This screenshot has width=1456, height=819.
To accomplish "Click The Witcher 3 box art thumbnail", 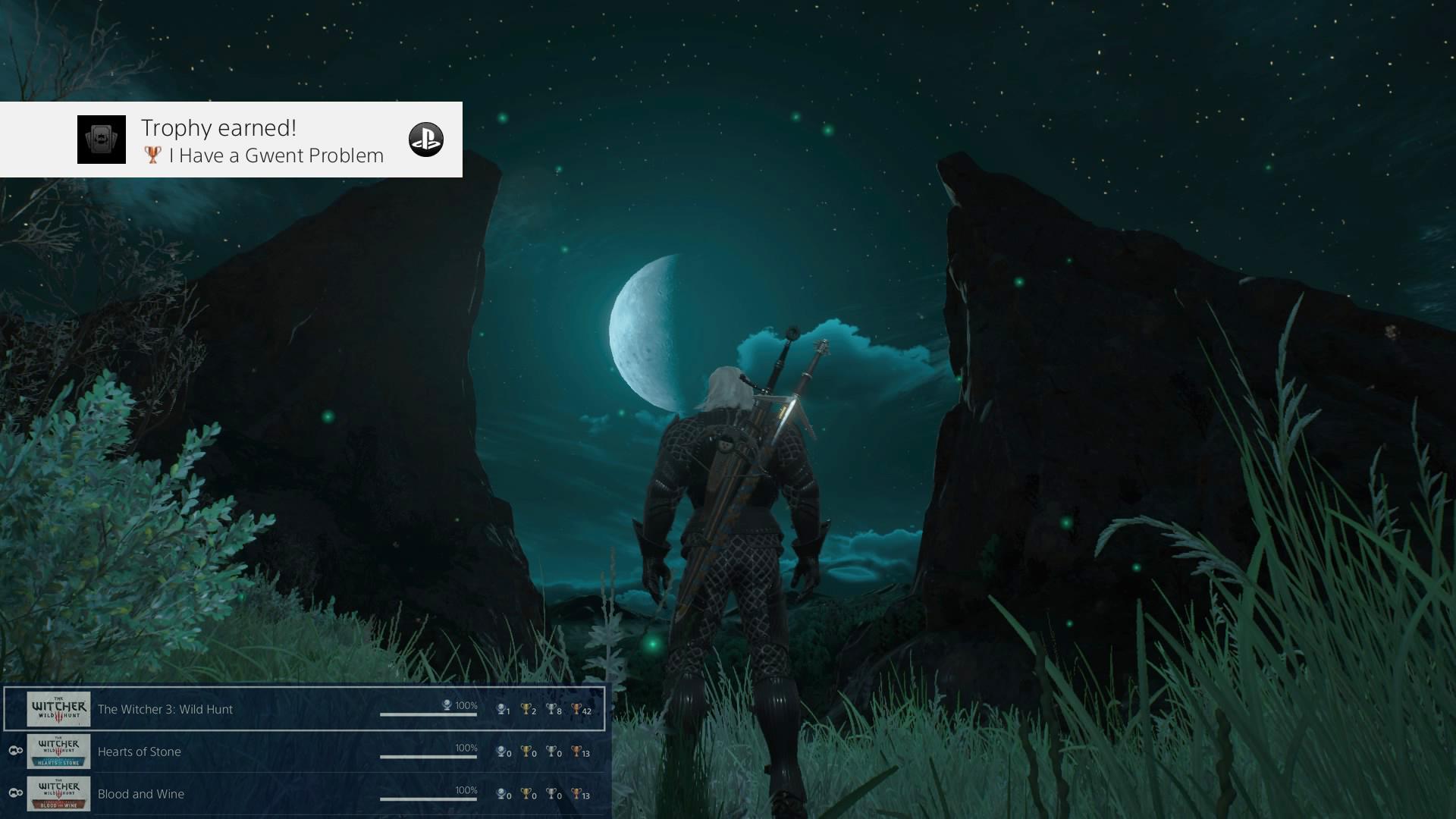I will (x=58, y=708).
